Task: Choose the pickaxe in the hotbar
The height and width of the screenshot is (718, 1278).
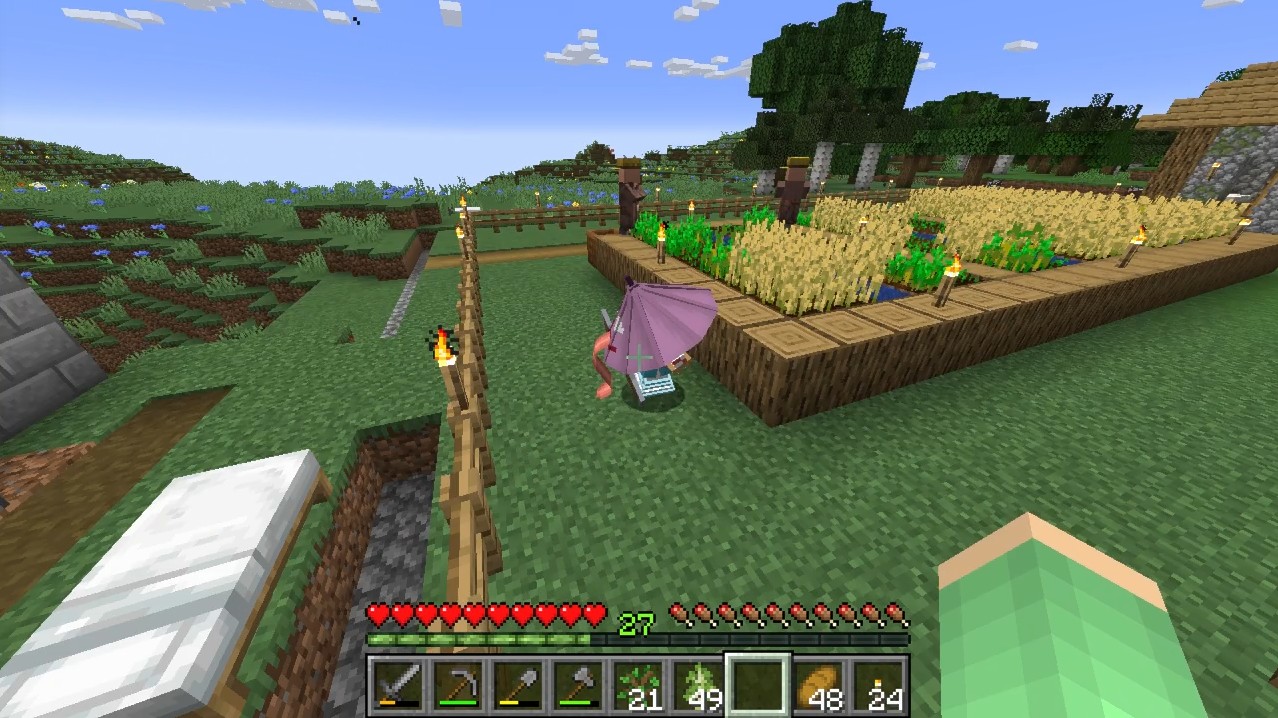Action: 457,686
